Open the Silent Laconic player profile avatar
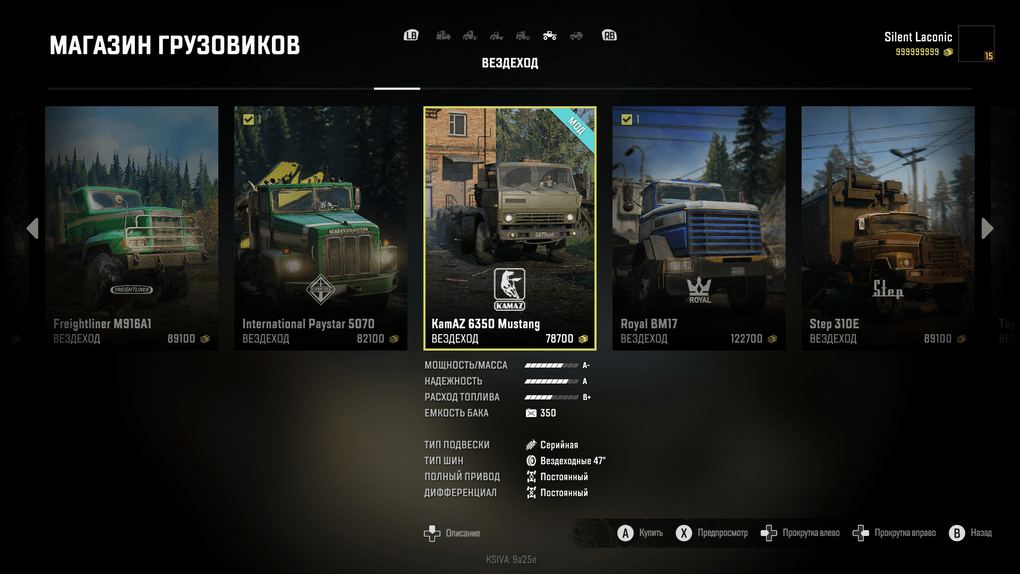This screenshot has height=574, width=1020. tap(975, 44)
